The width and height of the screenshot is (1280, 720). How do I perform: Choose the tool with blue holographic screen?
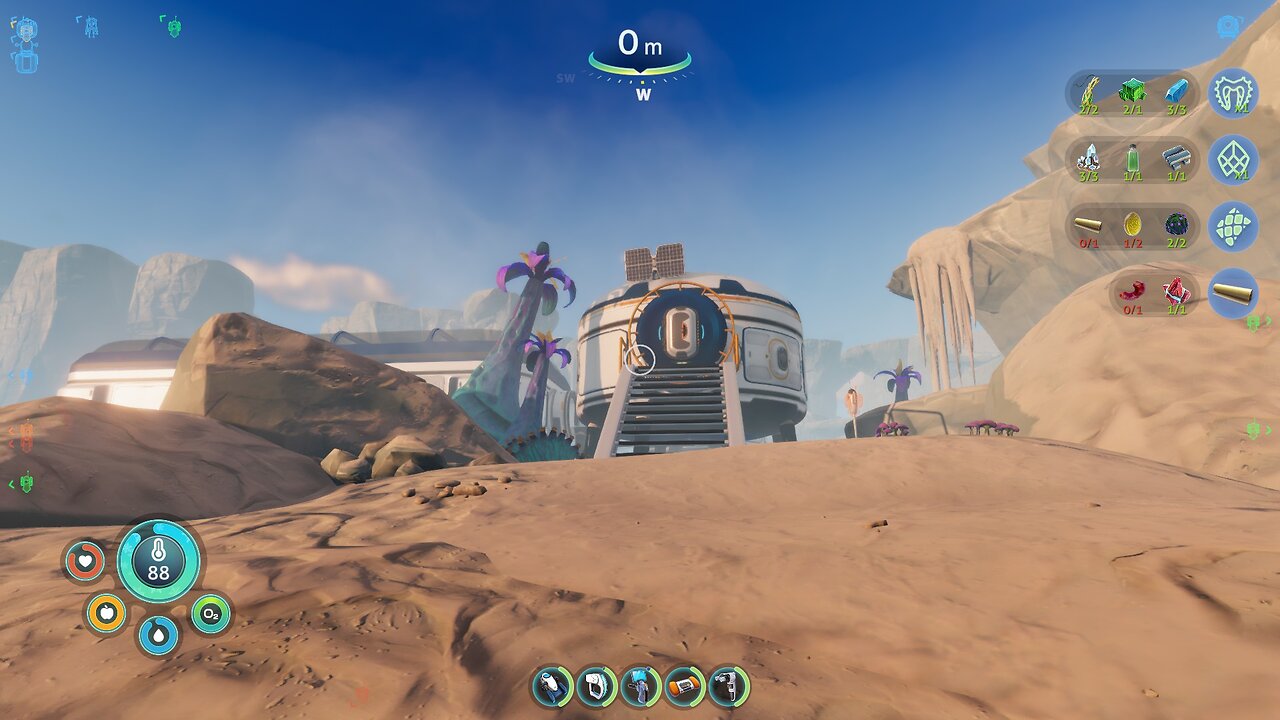pyautogui.click(x=640, y=687)
